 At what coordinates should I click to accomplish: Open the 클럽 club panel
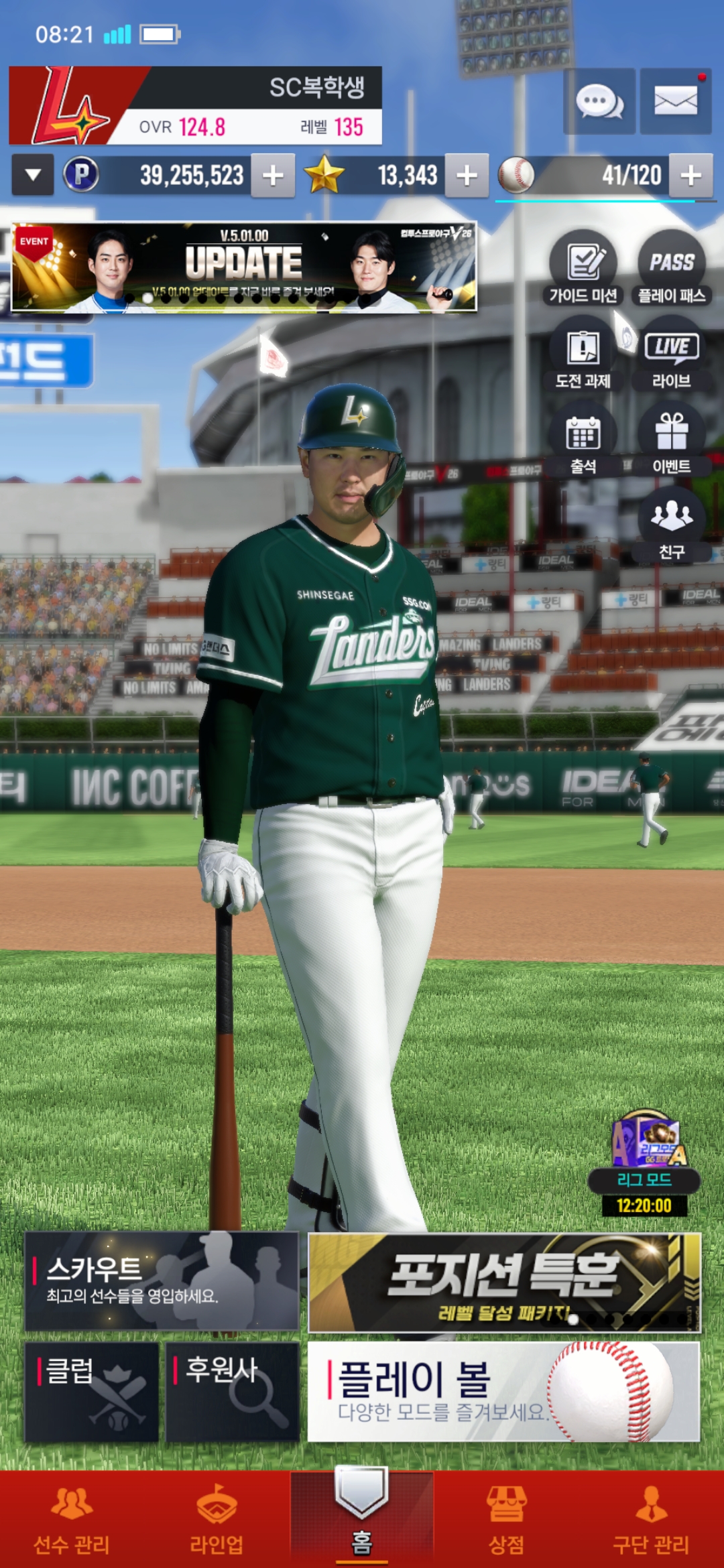click(x=92, y=1391)
